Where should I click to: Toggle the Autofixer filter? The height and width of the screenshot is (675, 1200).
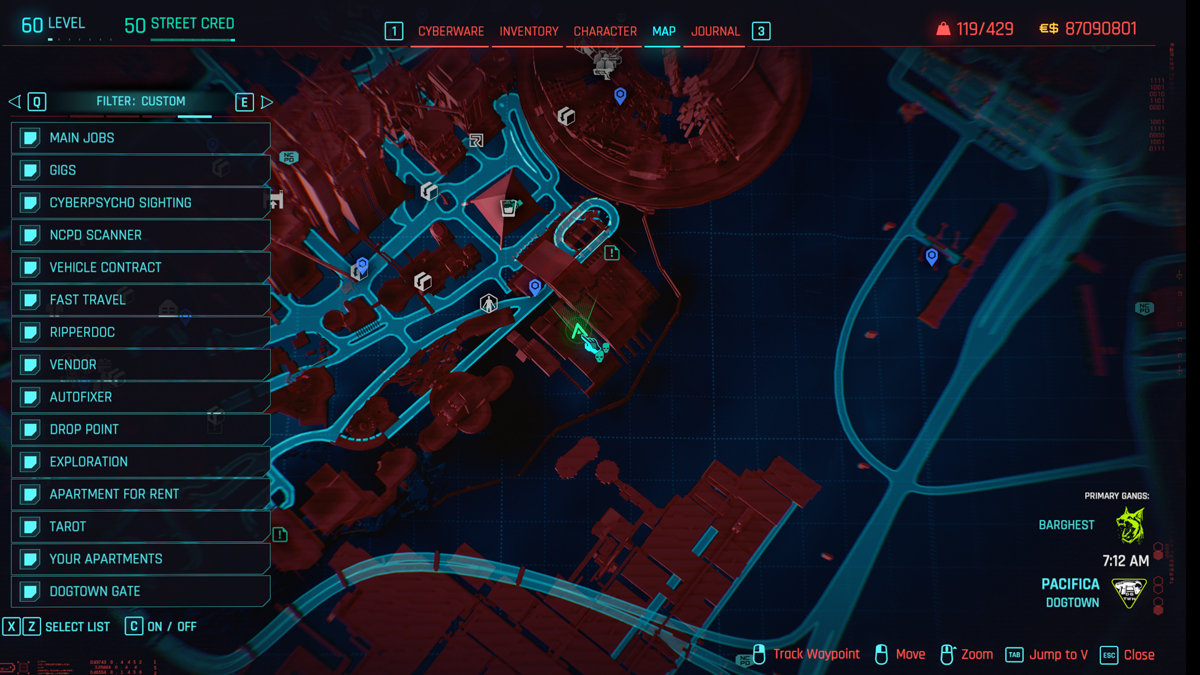(141, 397)
